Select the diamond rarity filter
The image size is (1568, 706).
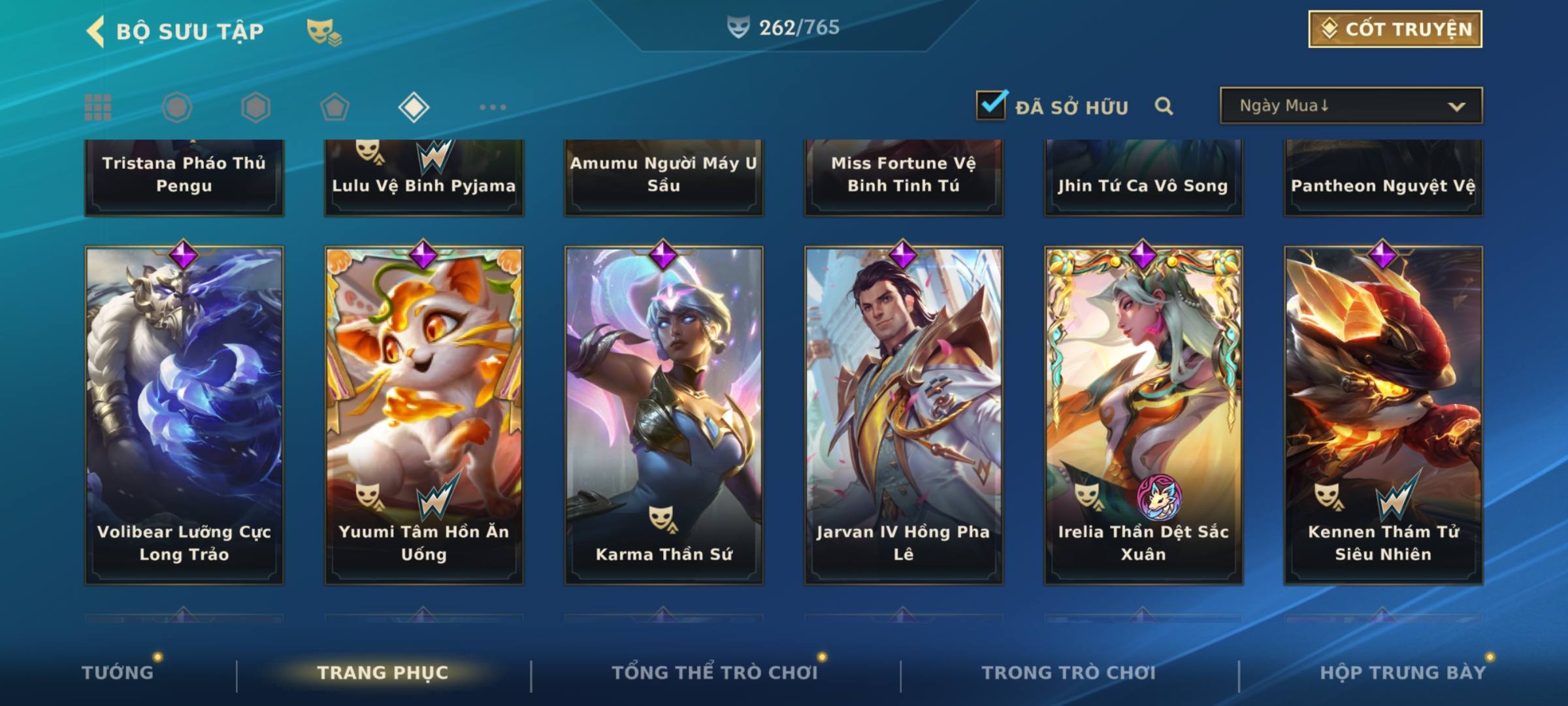[414, 107]
